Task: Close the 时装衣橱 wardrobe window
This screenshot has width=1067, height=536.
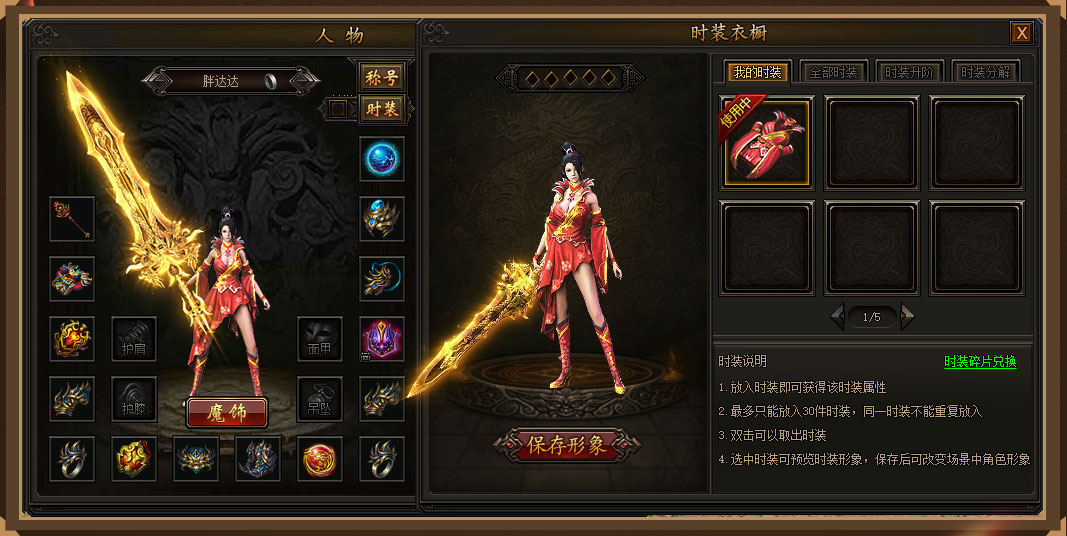Action: (x=1021, y=33)
